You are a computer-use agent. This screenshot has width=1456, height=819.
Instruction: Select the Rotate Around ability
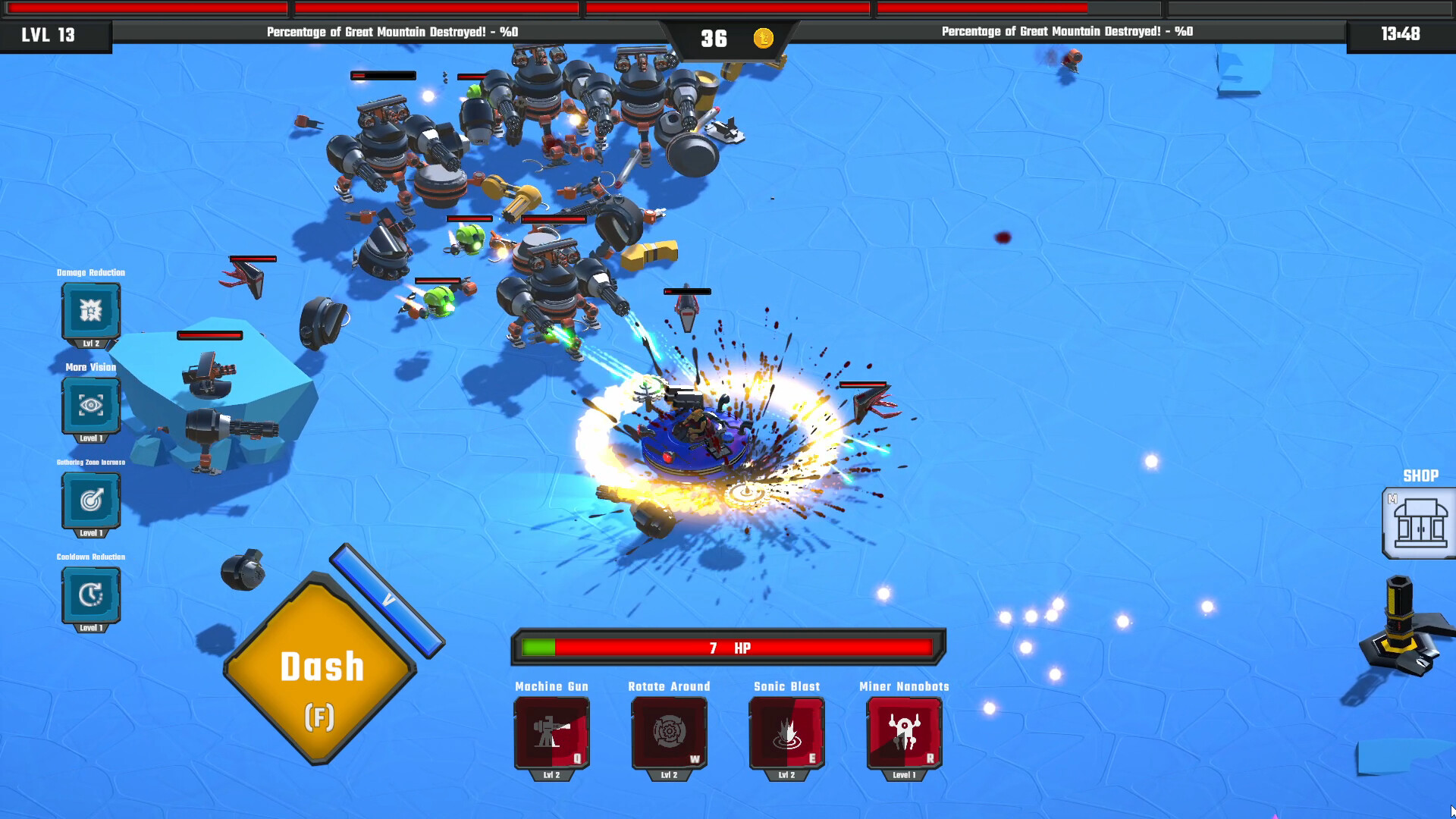pos(669,732)
